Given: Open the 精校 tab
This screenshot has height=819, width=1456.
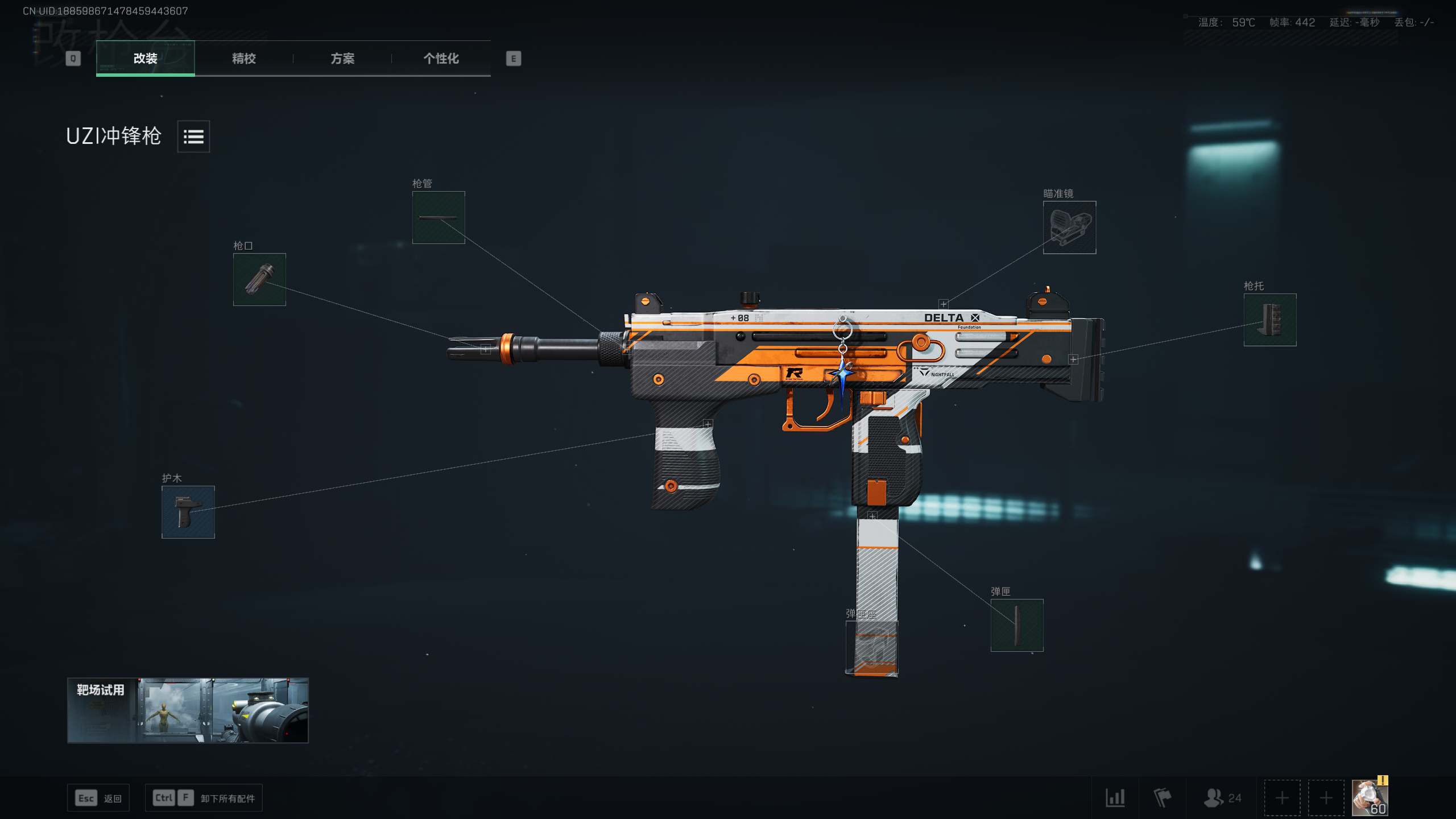Looking at the screenshot, I should (243, 58).
